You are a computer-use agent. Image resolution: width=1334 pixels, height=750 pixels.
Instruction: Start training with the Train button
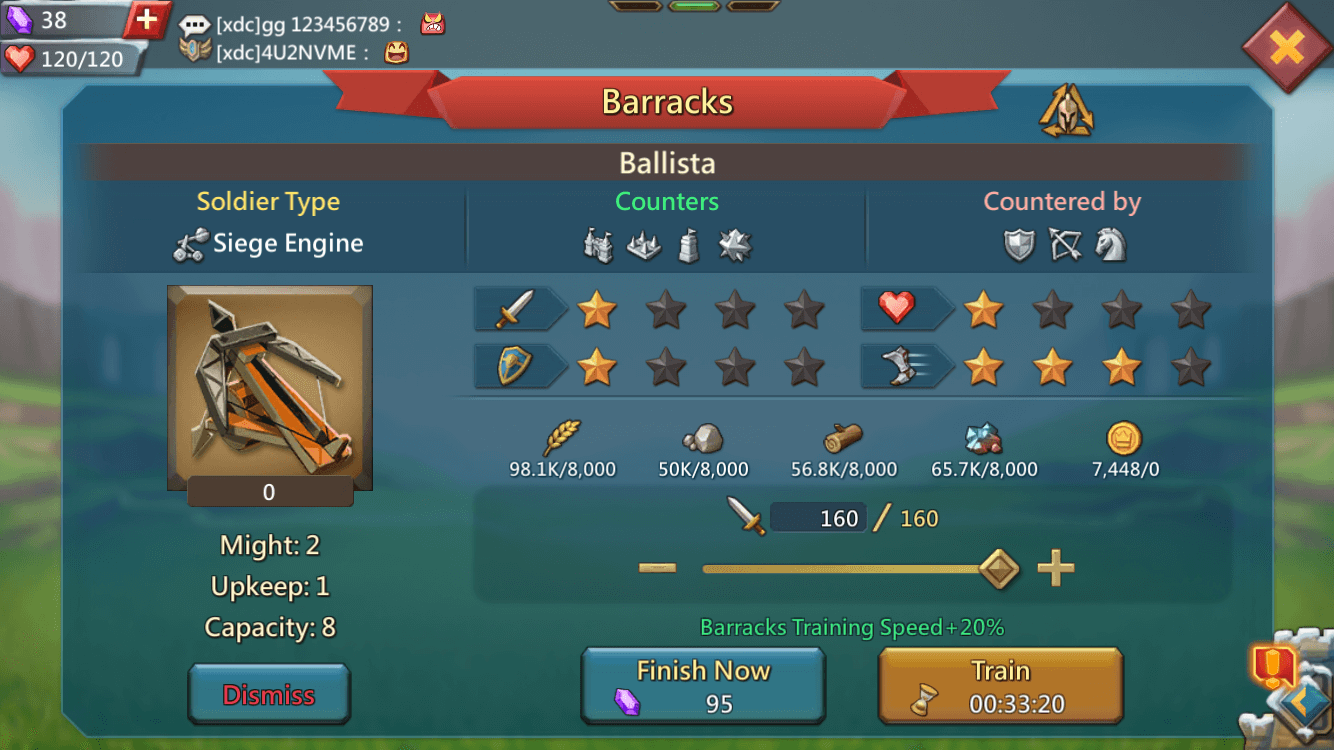pos(1000,684)
